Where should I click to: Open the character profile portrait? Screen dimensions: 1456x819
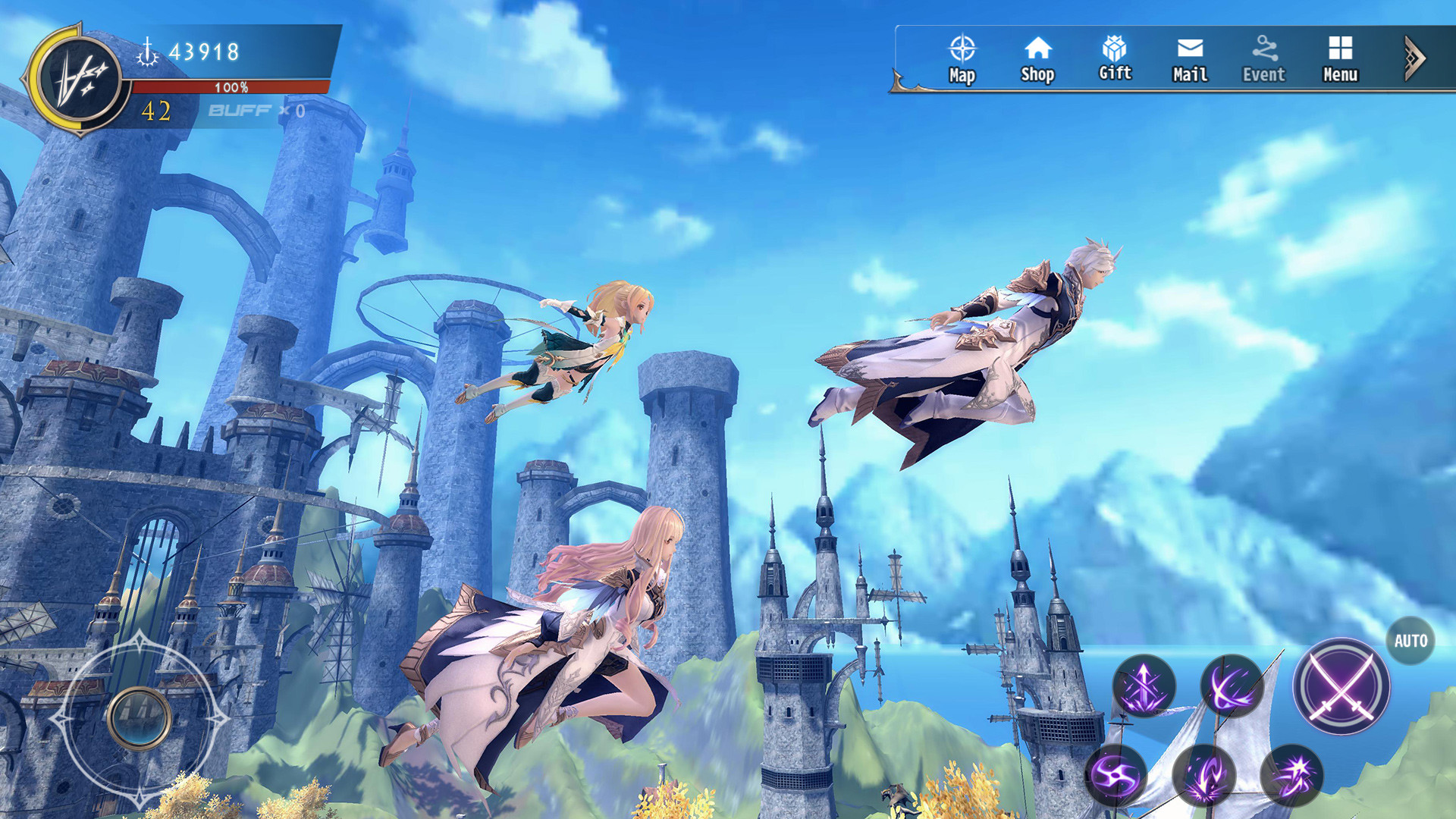77,77
